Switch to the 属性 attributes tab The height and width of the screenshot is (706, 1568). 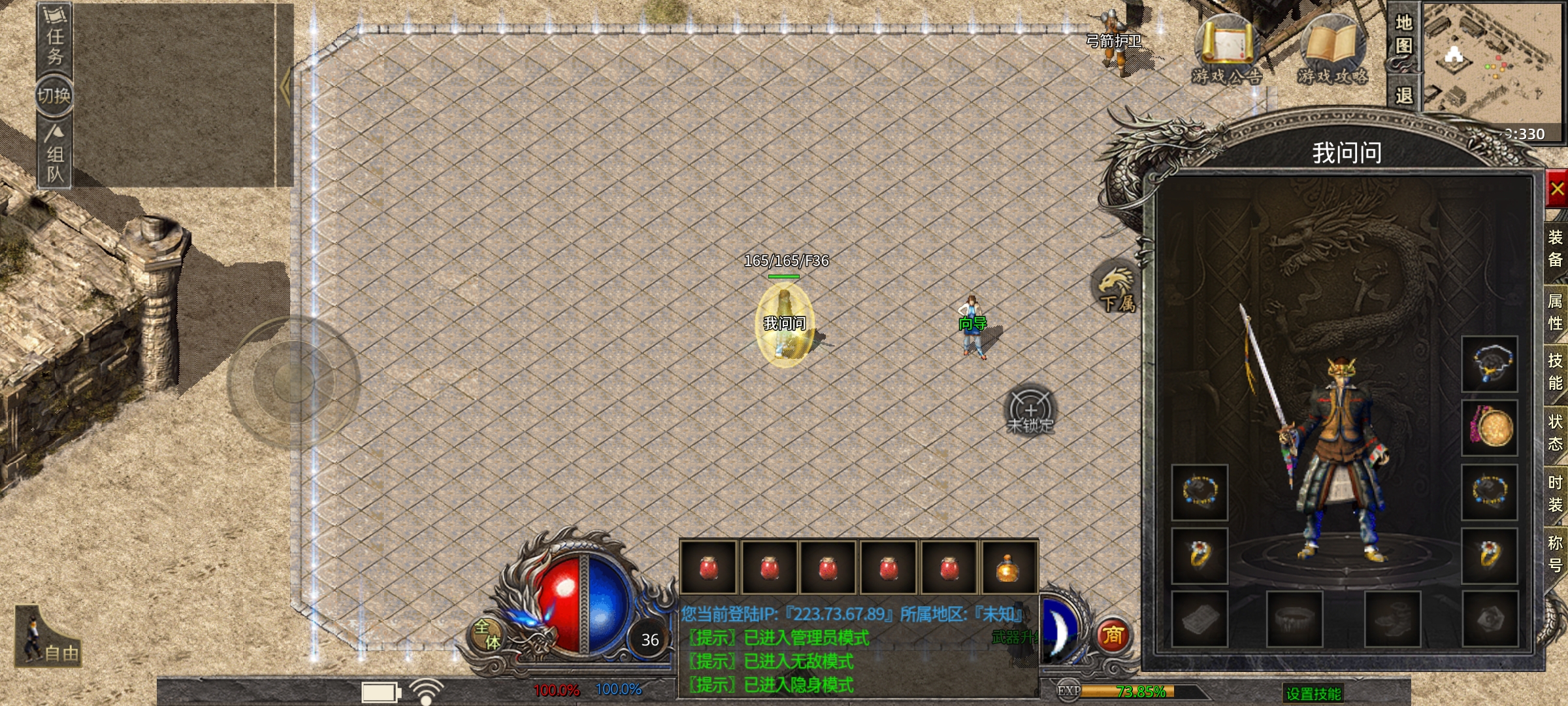(1556, 312)
